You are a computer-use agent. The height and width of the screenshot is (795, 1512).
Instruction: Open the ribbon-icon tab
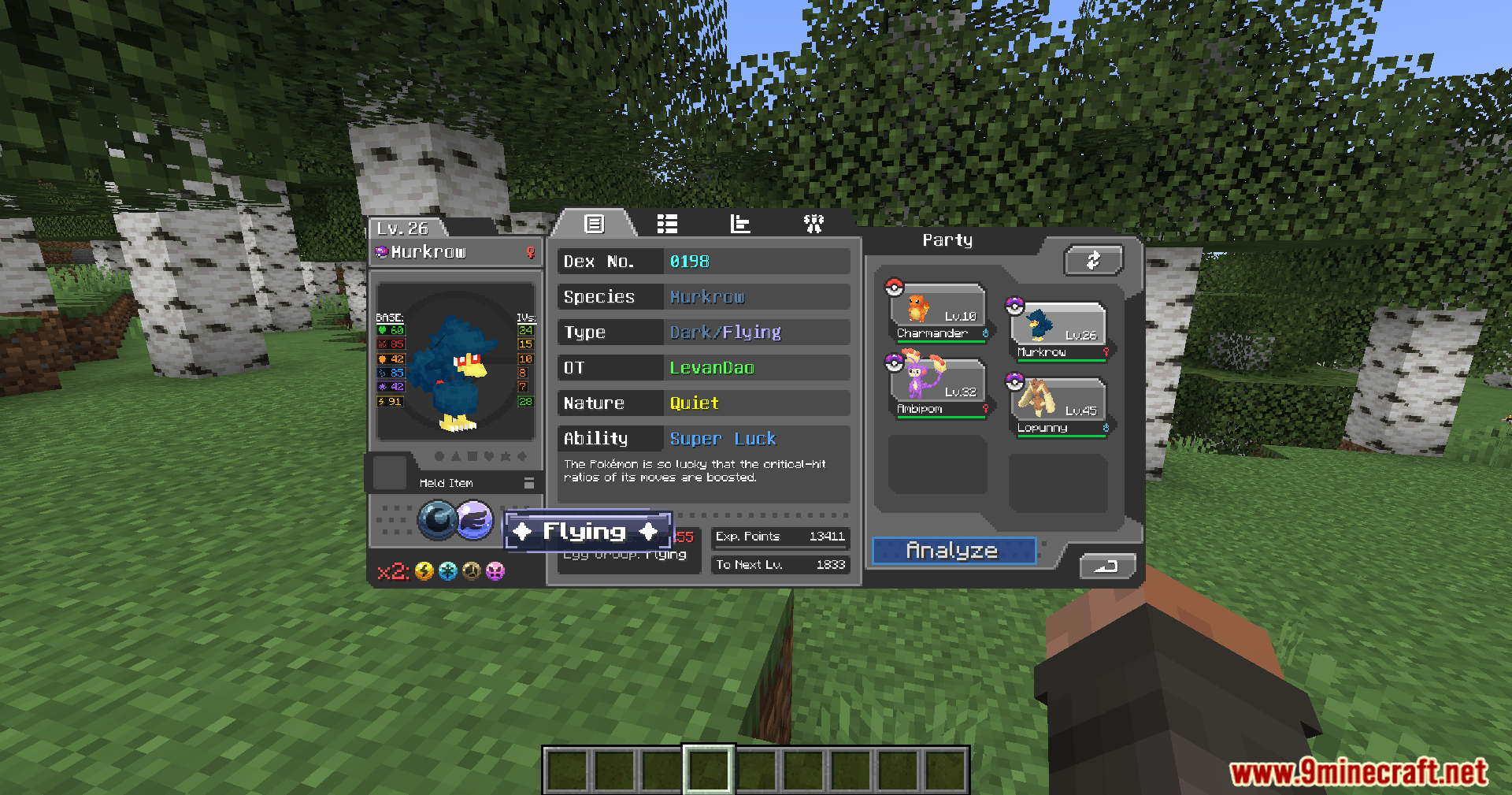tap(813, 225)
